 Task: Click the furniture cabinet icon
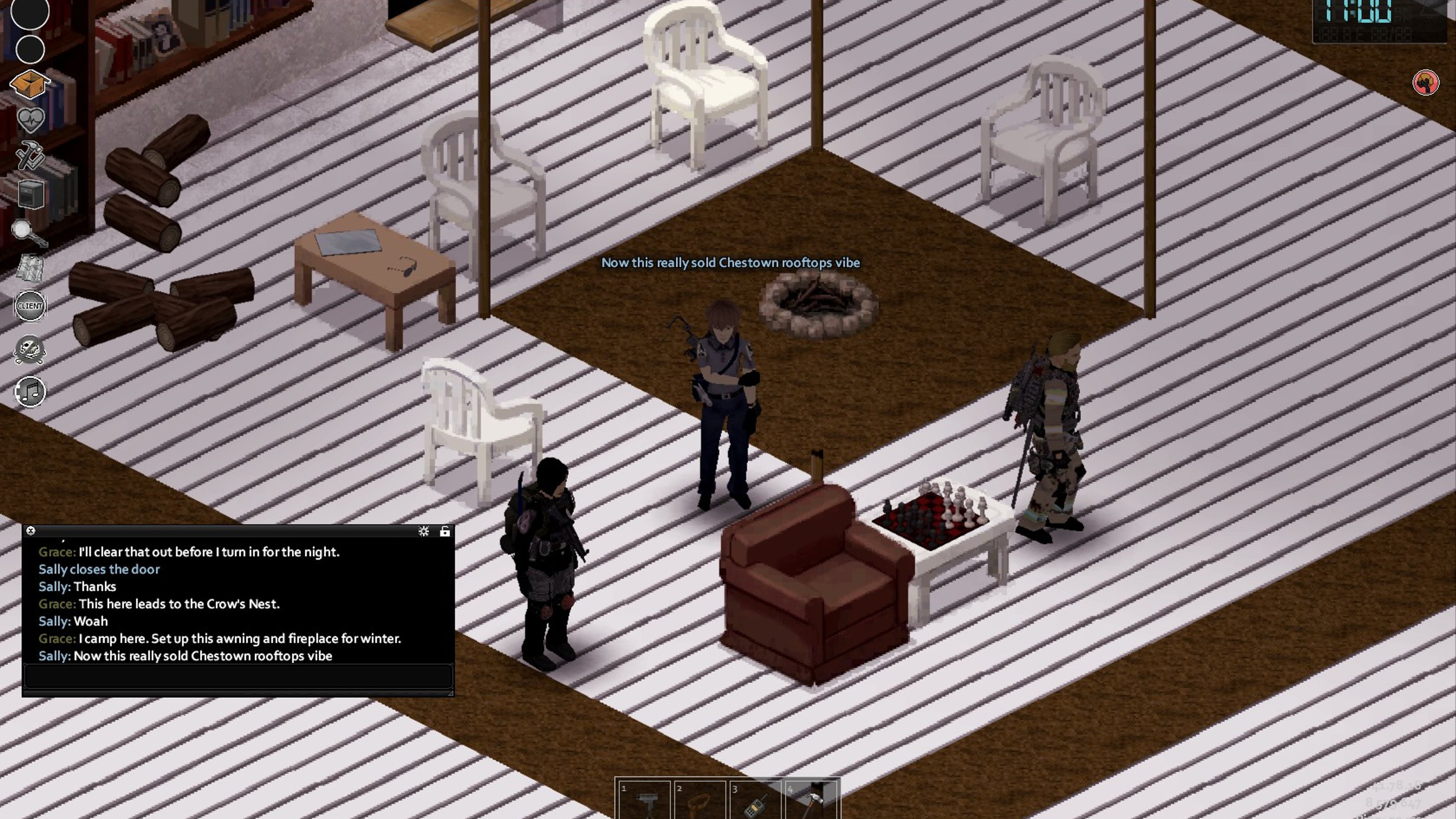(30, 194)
